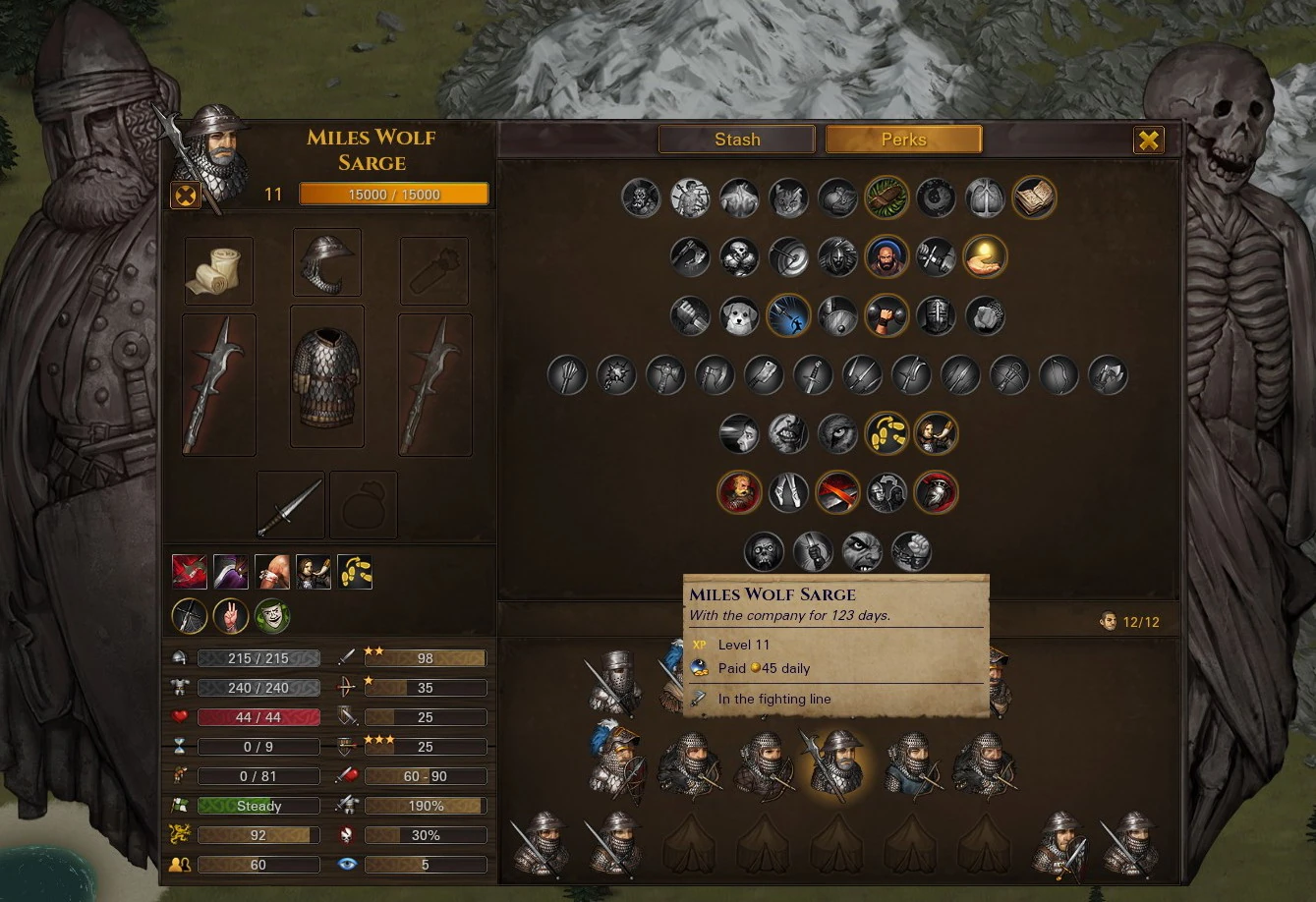This screenshot has height=902, width=1316.
Task: Choose the golden footsteps perk
Action: [x=887, y=433]
